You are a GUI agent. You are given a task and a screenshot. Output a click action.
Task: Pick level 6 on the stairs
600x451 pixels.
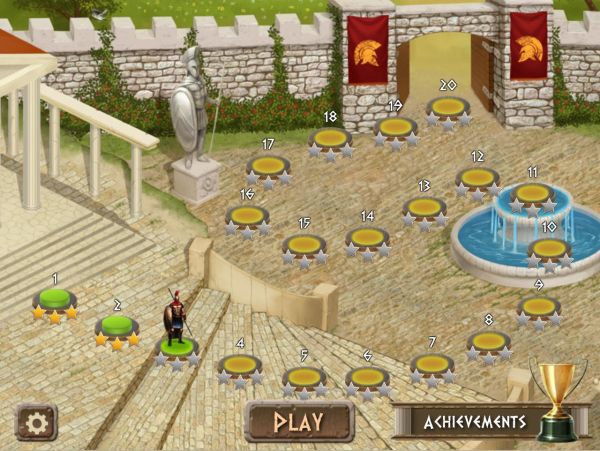click(x=367, y=378)
